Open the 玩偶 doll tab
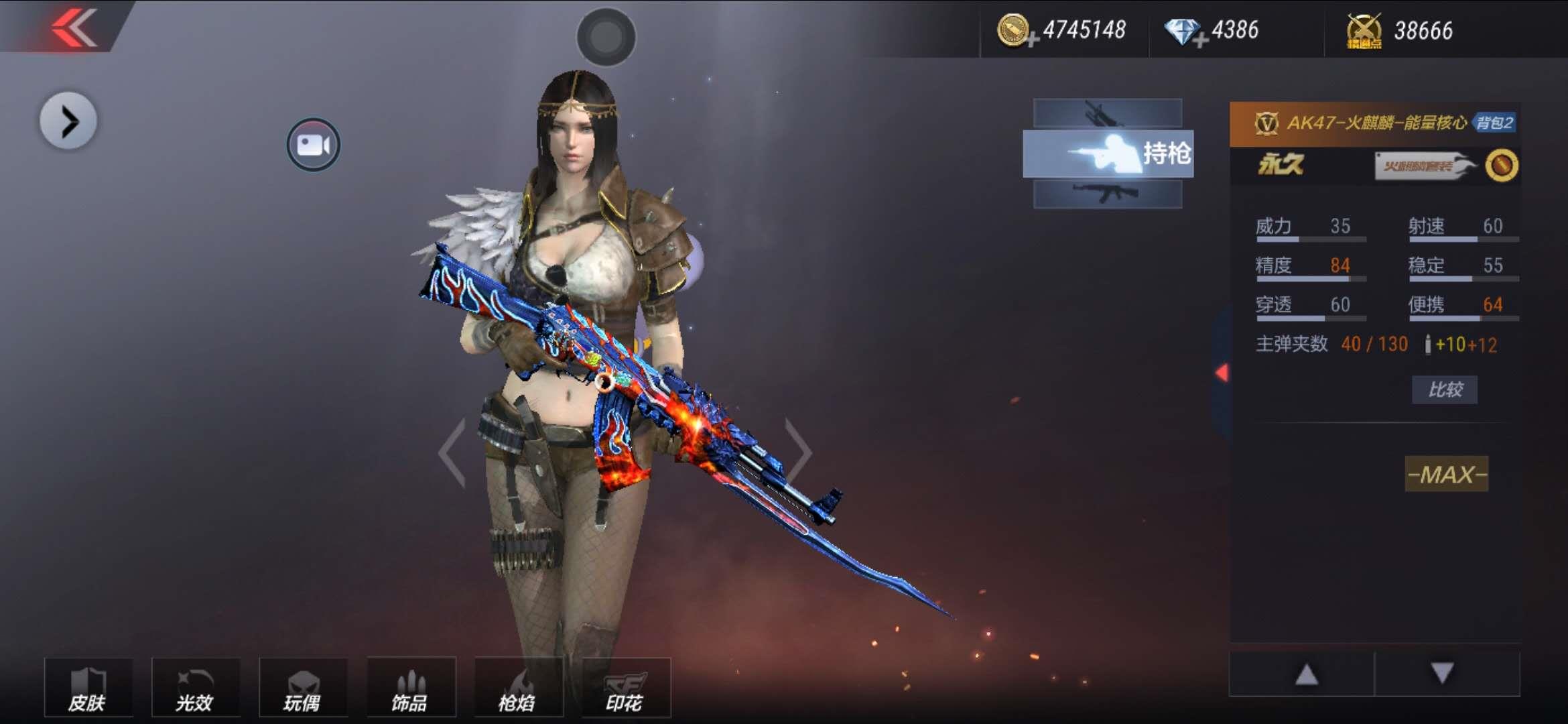 pos(302,688)
